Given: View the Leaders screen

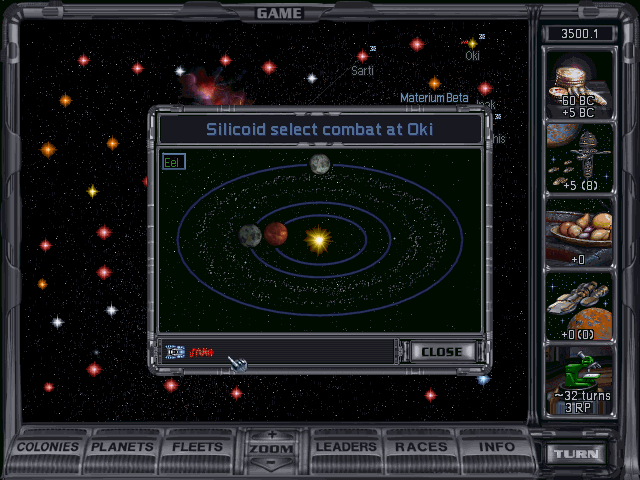Looking at the screenshot, I should 347,447.
